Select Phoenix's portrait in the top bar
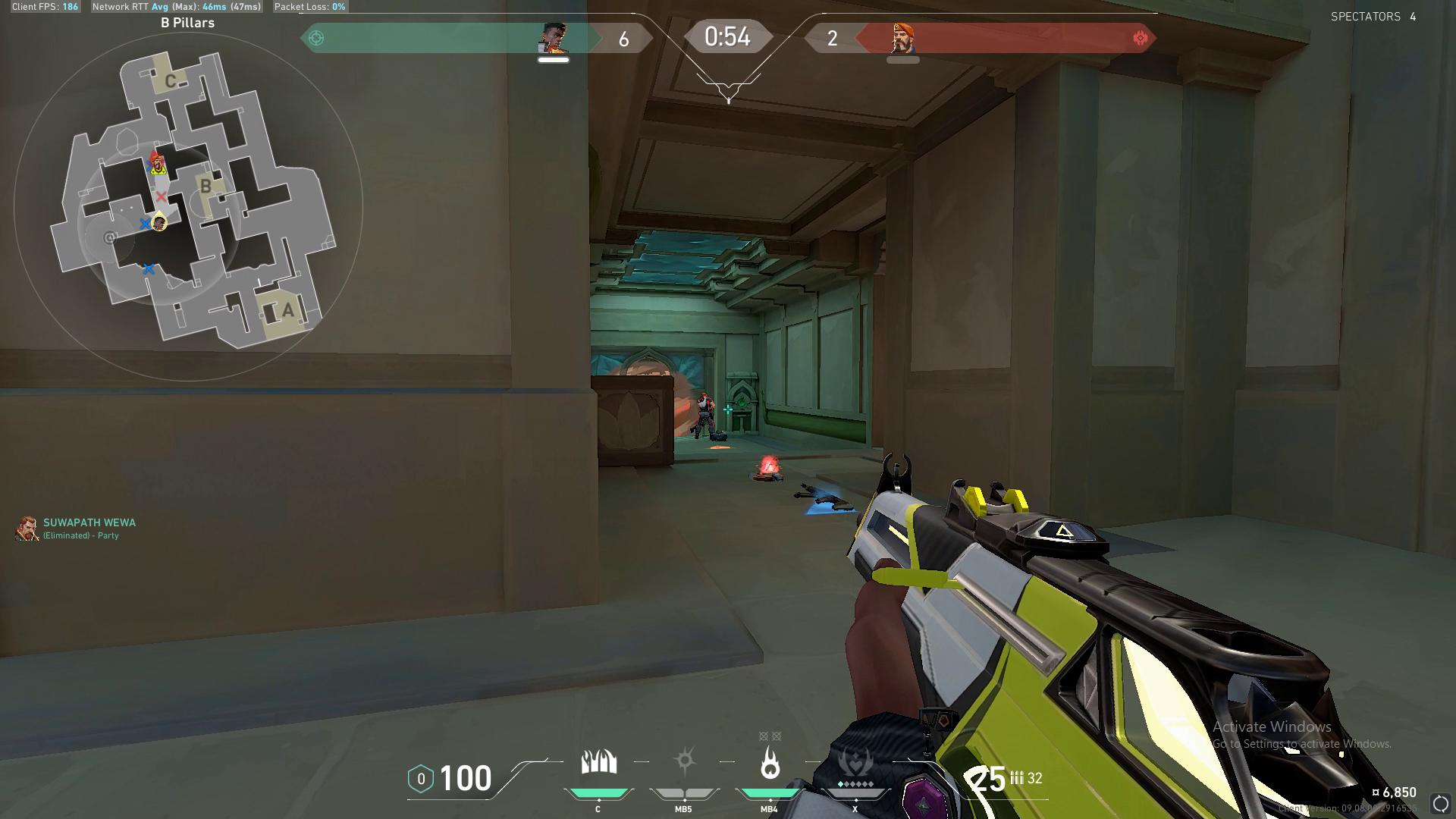 tap(554, 38)
